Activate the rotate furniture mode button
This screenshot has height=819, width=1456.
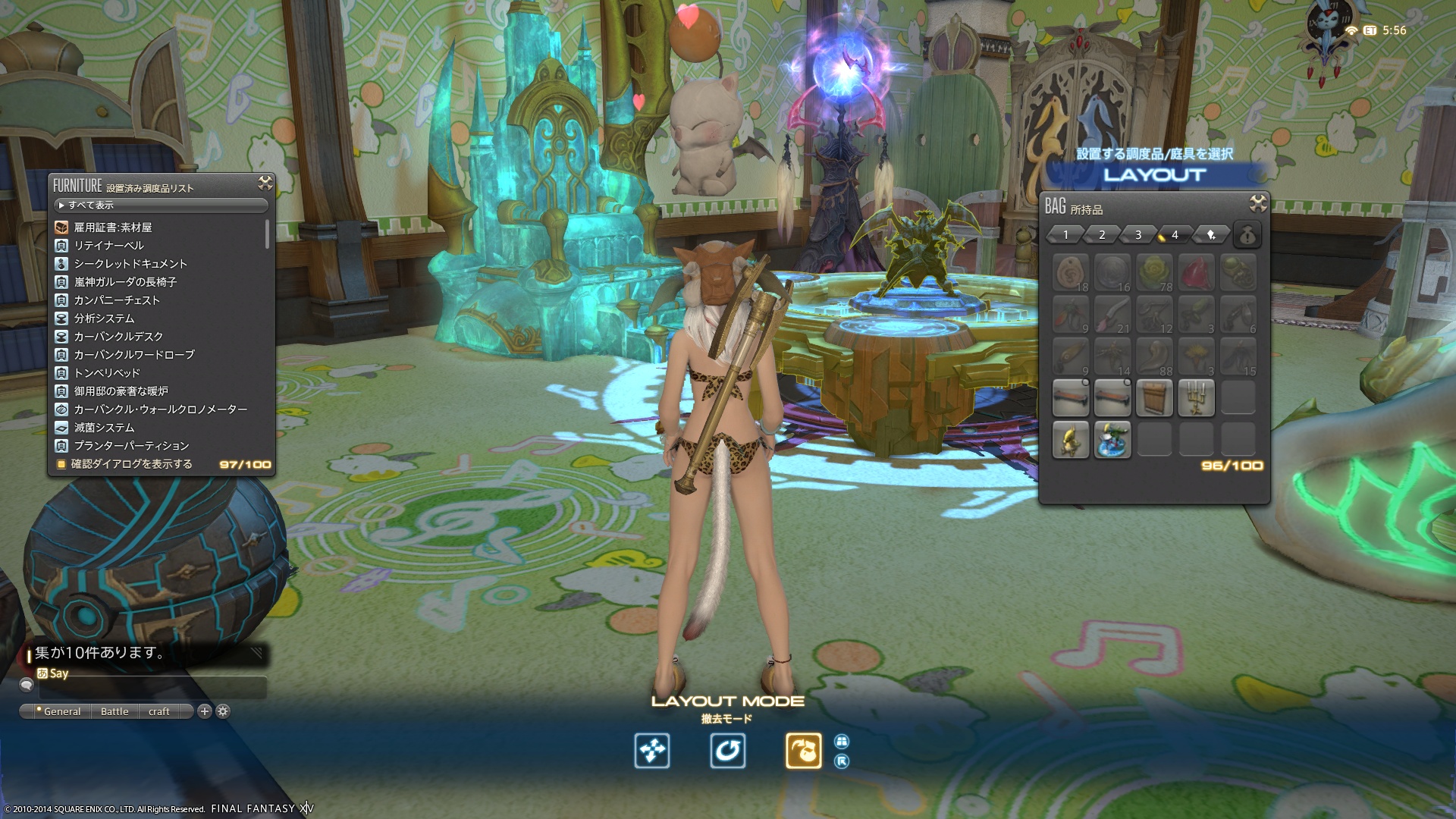(727, 751)
